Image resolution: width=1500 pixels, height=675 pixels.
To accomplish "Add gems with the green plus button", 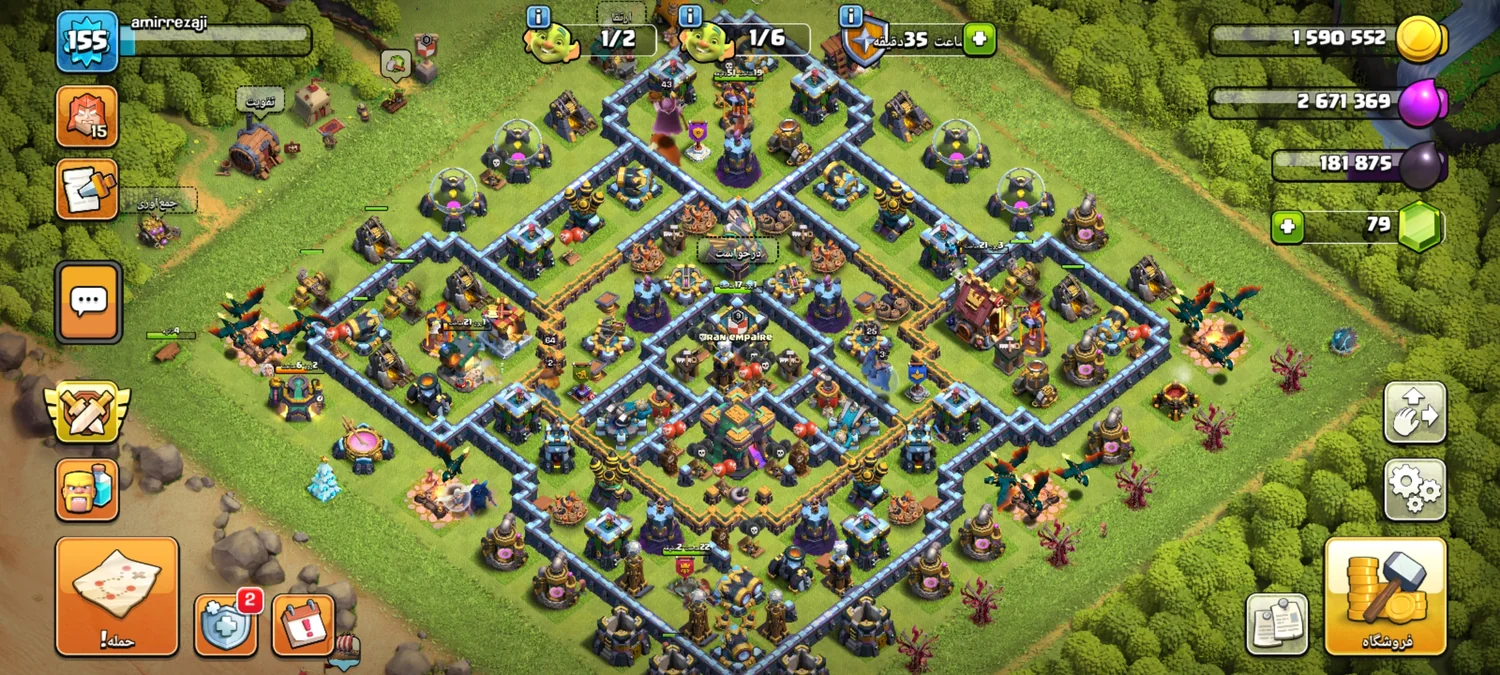I will 1288,227.
